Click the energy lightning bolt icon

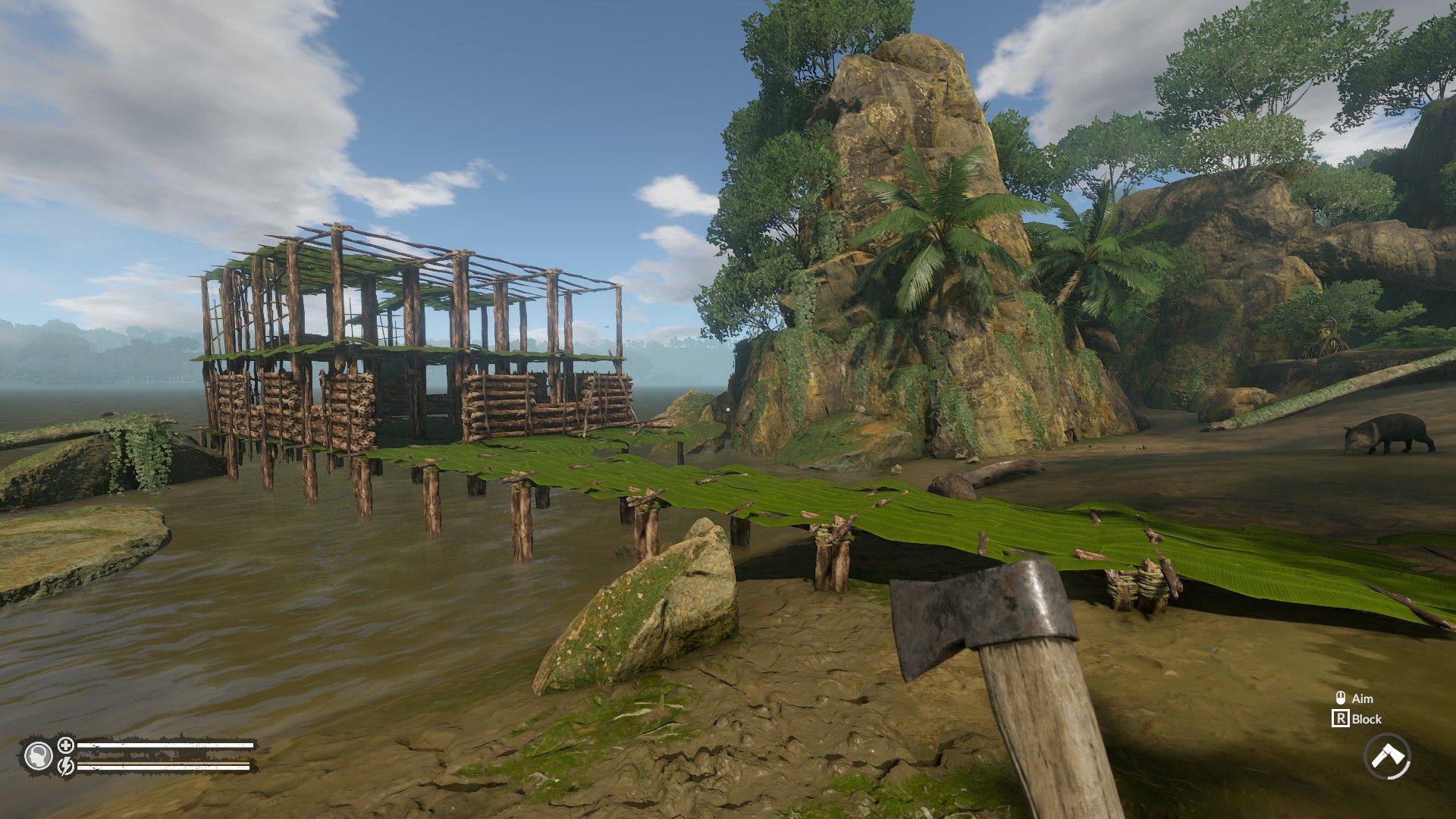[66, 767]
